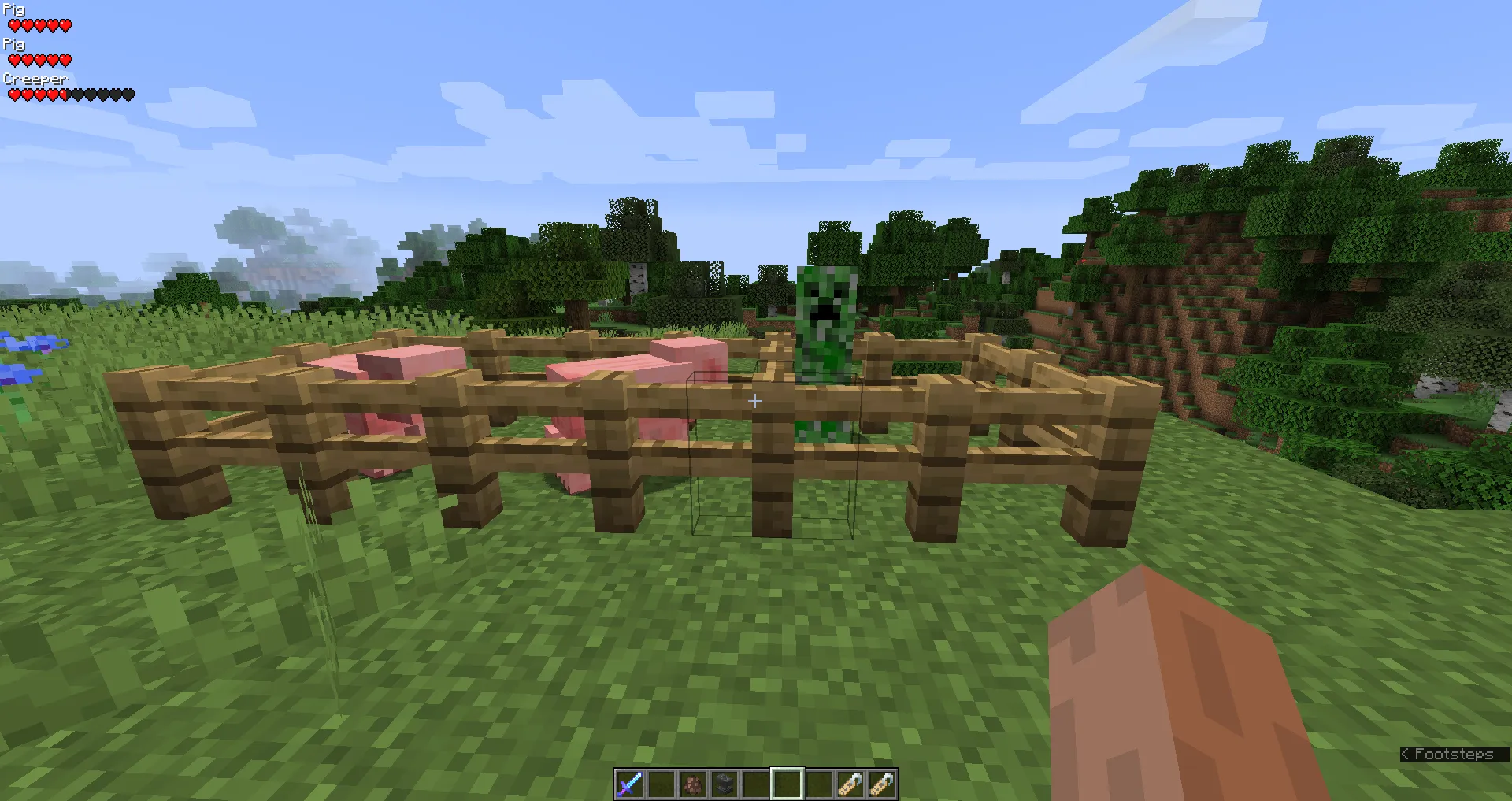This screenshot has width=1512, height=801.
Task: Select the anvil item in the hotbar
Action: coord(724,784)
